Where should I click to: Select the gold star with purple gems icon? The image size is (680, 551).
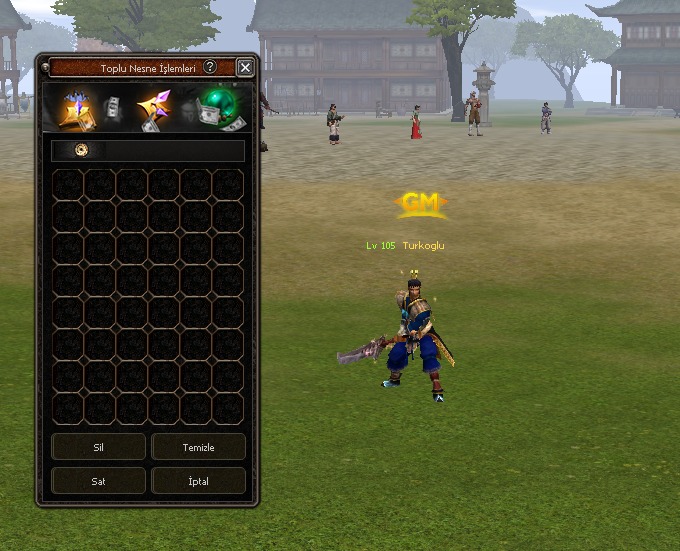point(154,111)
